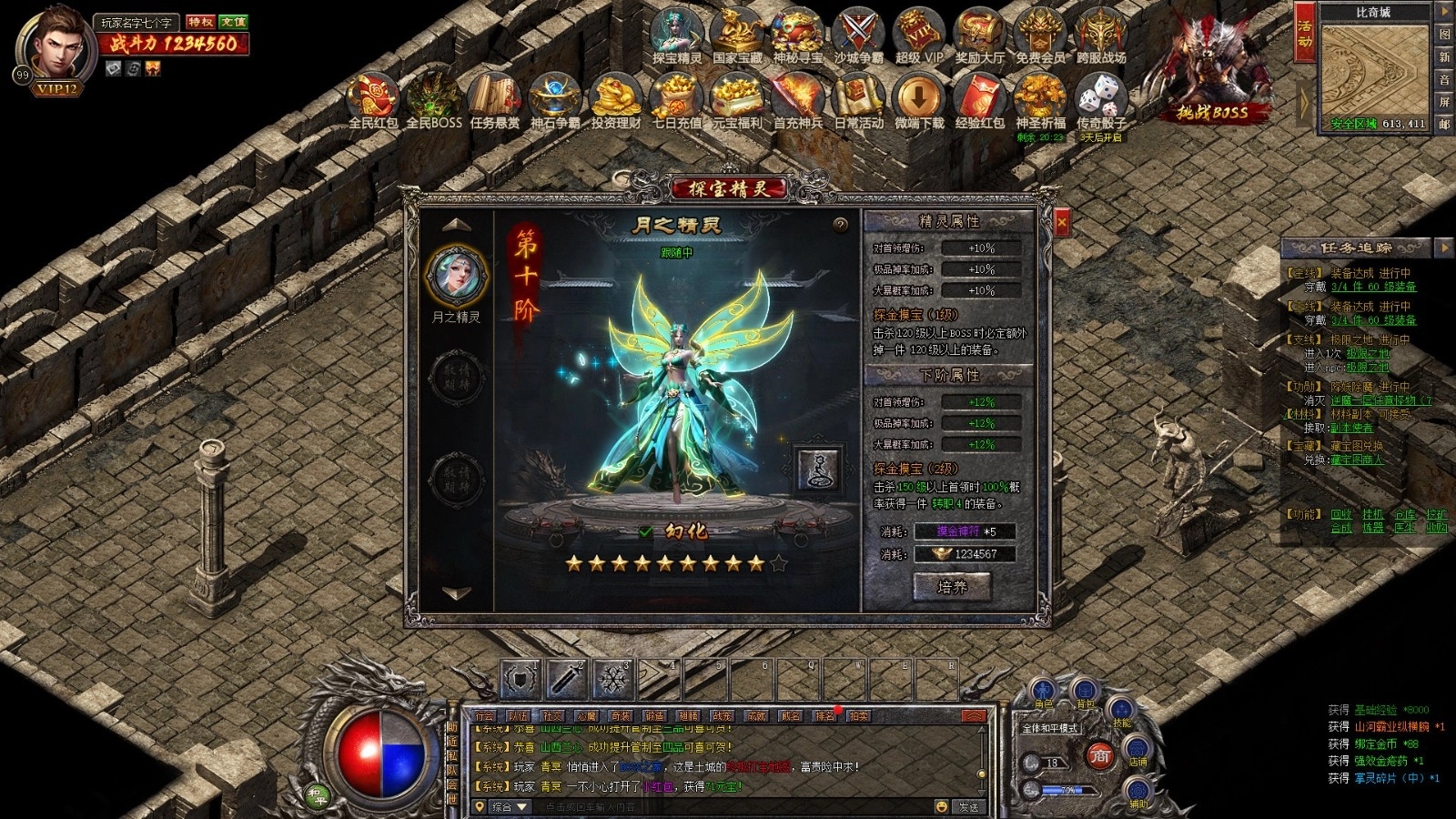The width and height of the screenshot is (1456, 819).
Task: Select the 月之精灵 spirit portrait
Action: pos(456,277)
